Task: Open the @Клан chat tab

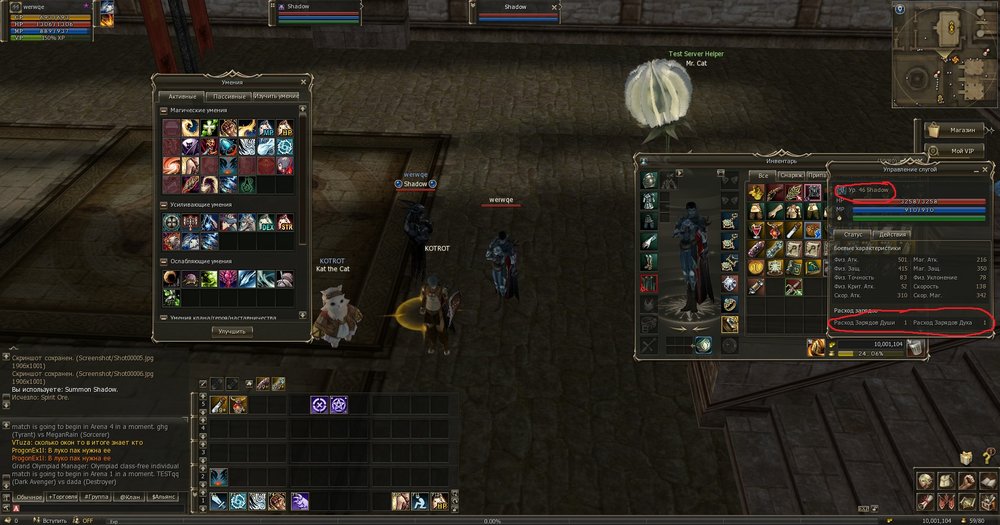Action: (x=130, y=496)
